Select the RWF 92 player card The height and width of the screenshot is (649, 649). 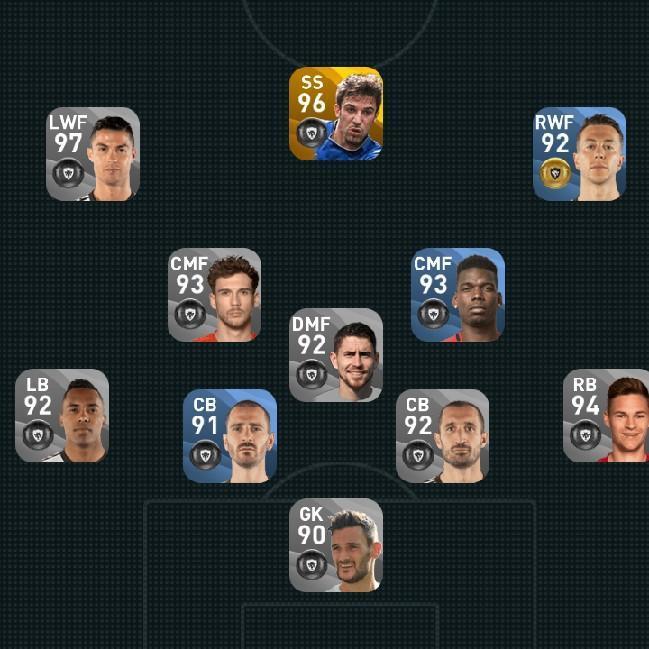[x=579, y=154]
